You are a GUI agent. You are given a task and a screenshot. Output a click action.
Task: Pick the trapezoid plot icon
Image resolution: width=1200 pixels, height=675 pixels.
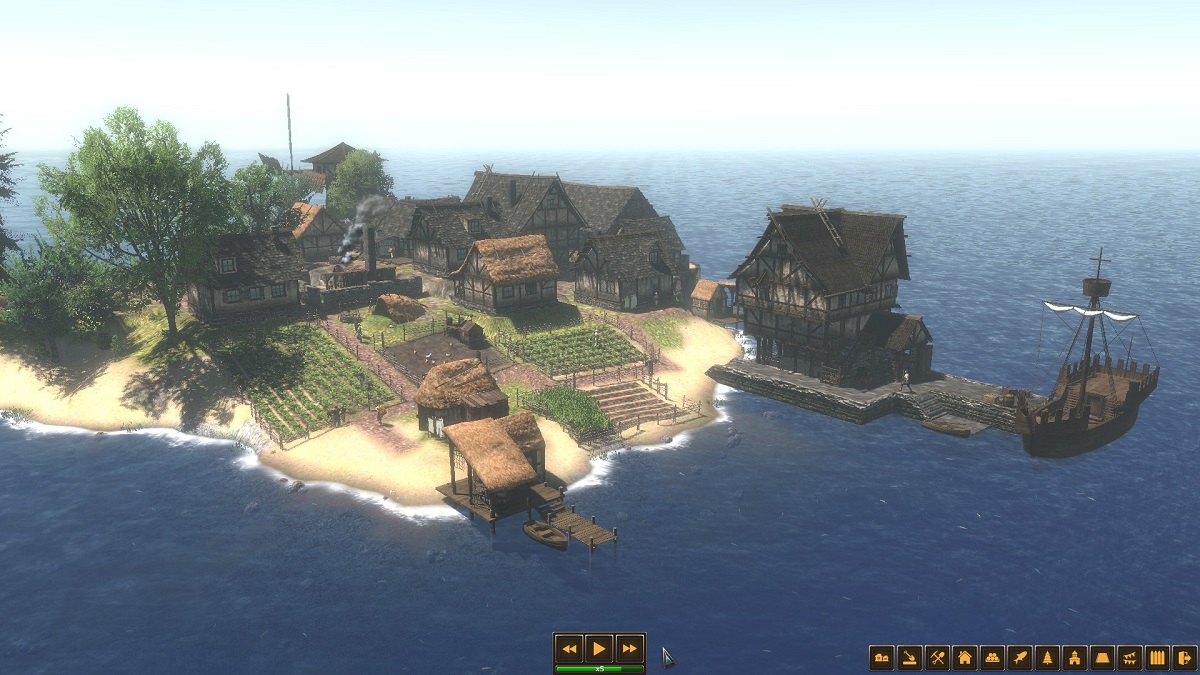coord(1102,657)
